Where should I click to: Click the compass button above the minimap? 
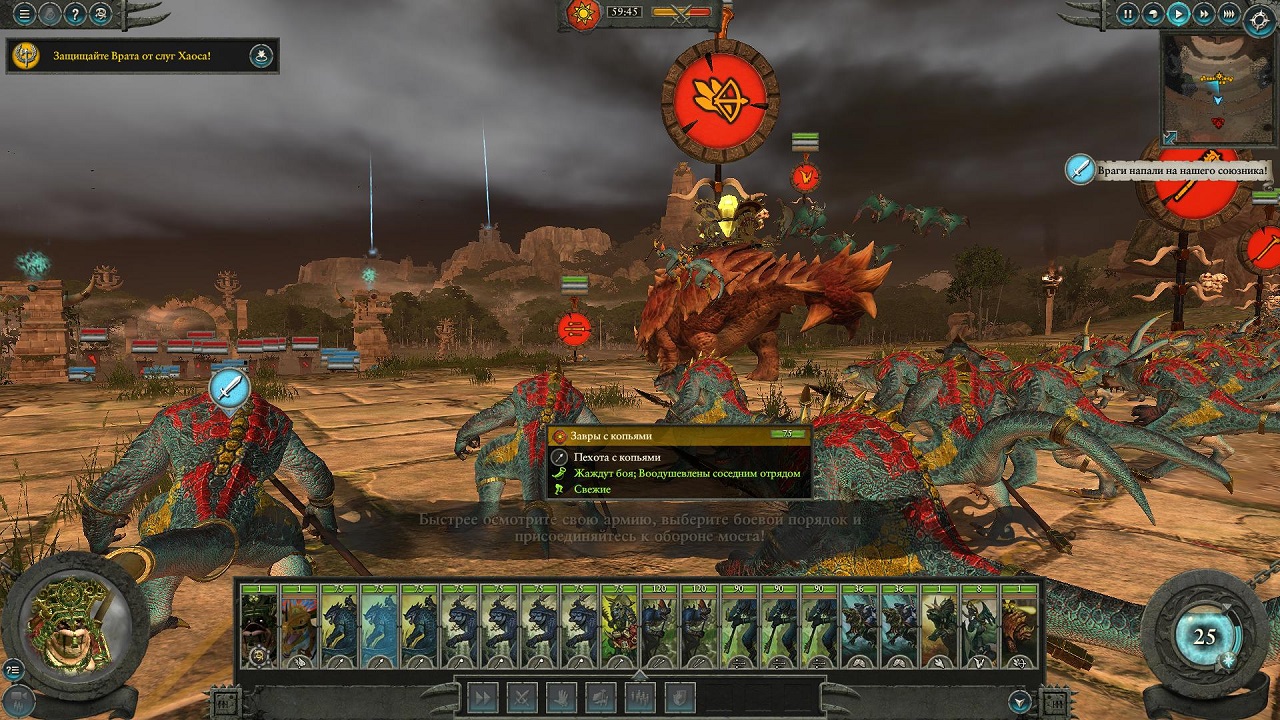[x=1259, y=22]
